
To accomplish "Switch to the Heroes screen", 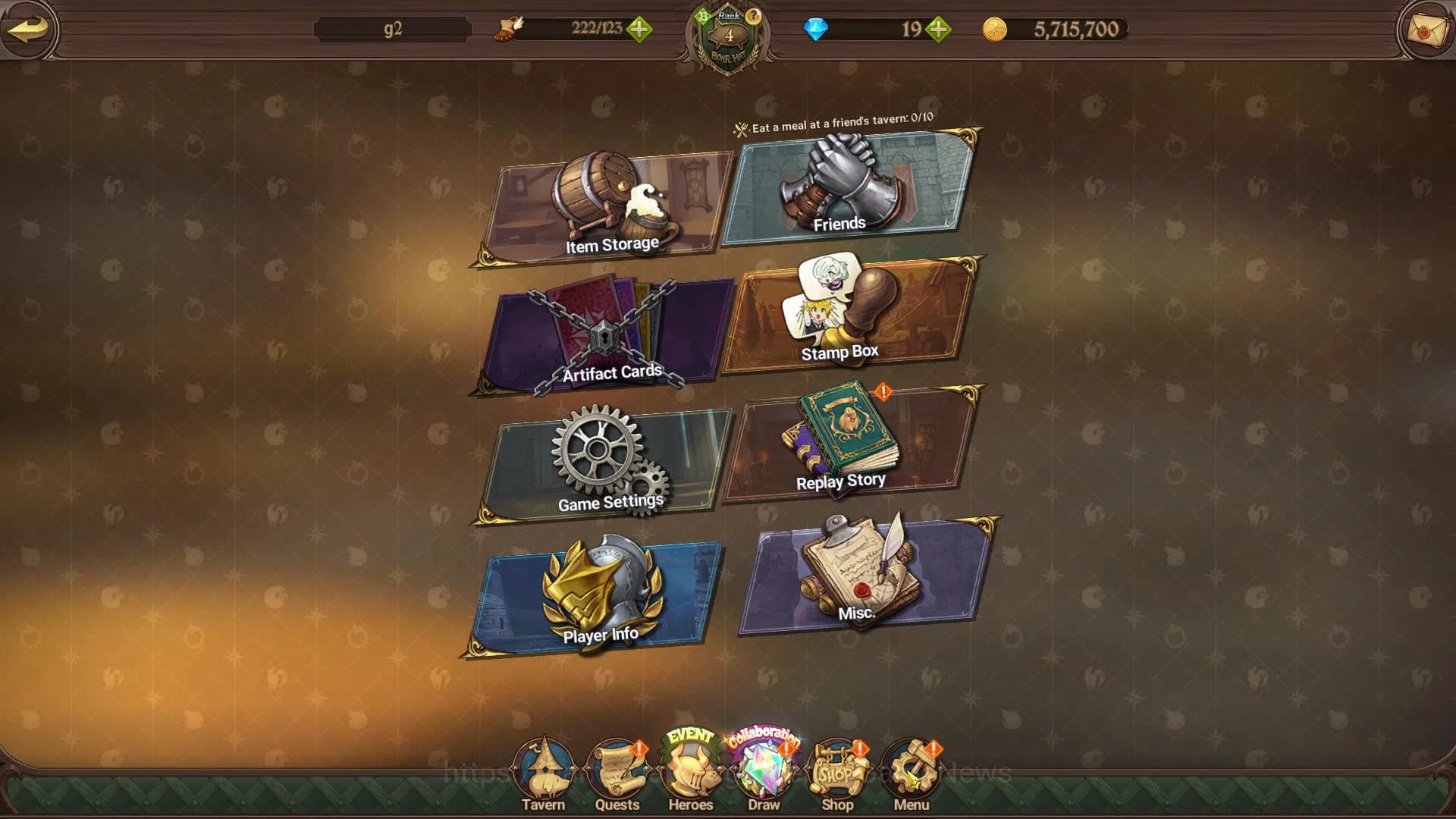I will coord(690,775).
